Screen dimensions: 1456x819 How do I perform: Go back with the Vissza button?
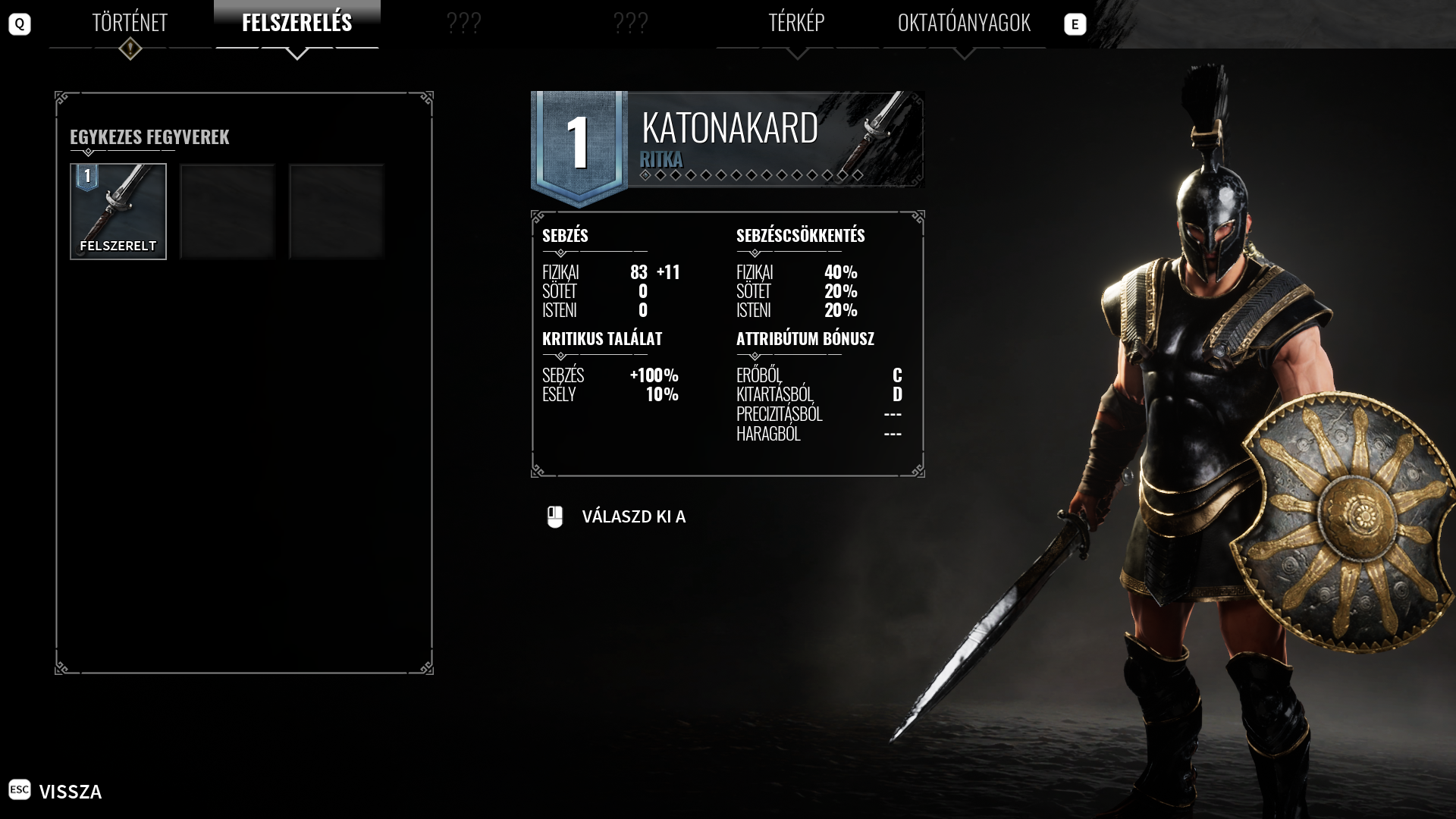69,791
